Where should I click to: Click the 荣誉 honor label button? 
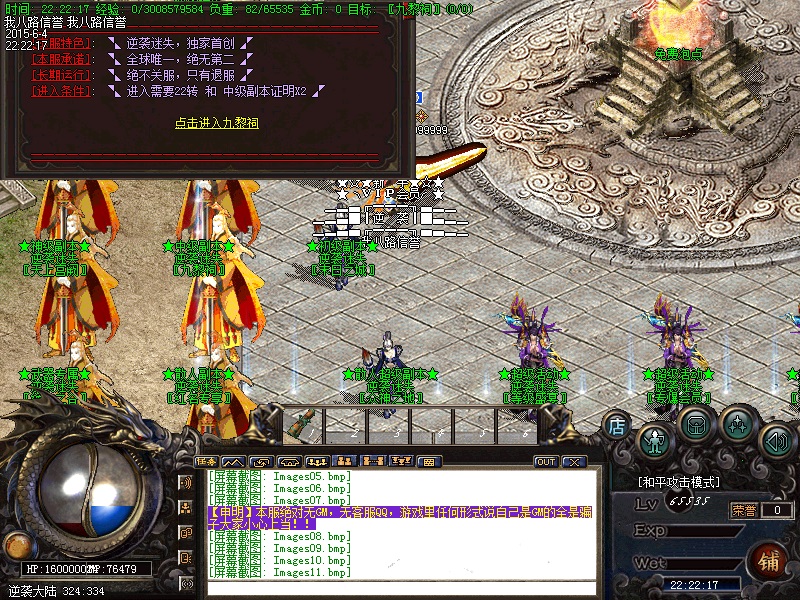click(744, 510)
